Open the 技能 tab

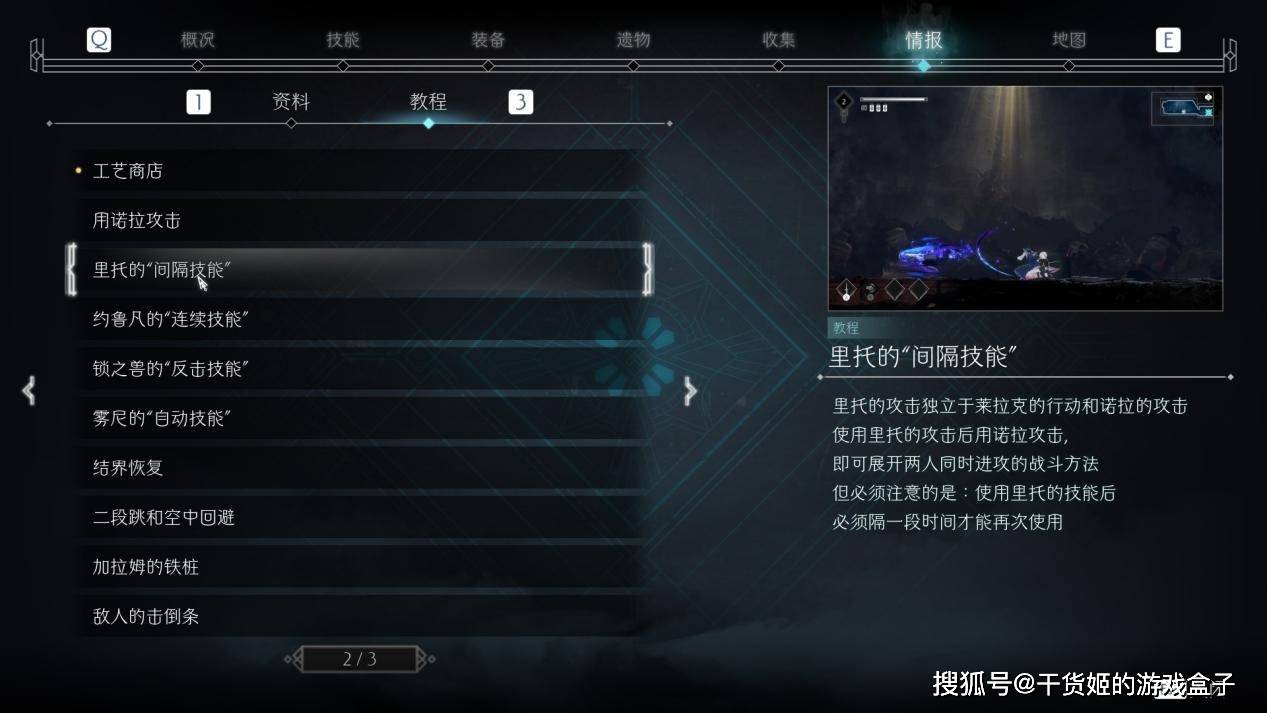[x=343, y=41]
